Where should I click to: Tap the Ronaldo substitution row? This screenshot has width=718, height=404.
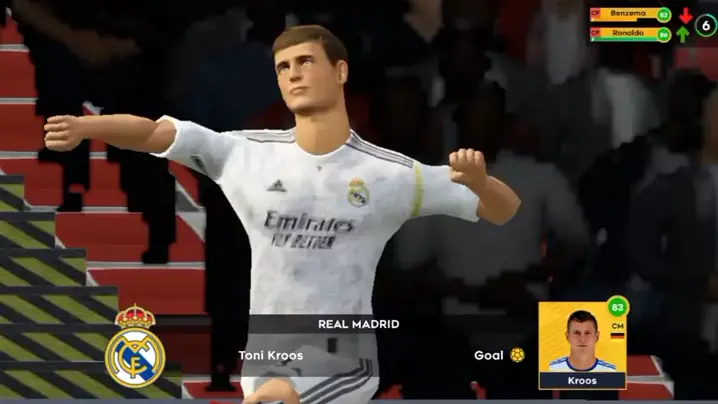[x=630, y=34]
